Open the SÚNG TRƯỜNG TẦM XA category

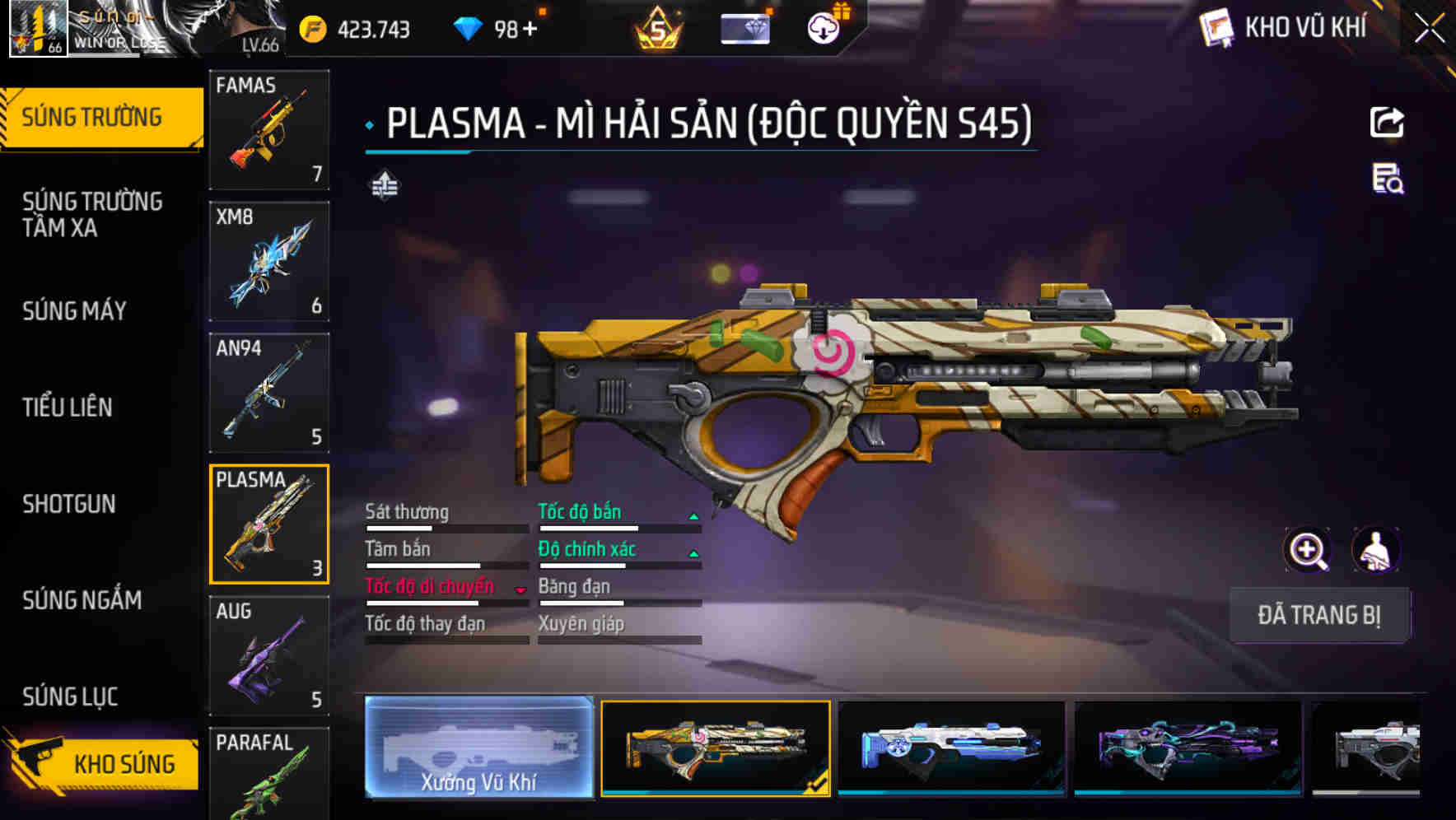coord(91,215)
